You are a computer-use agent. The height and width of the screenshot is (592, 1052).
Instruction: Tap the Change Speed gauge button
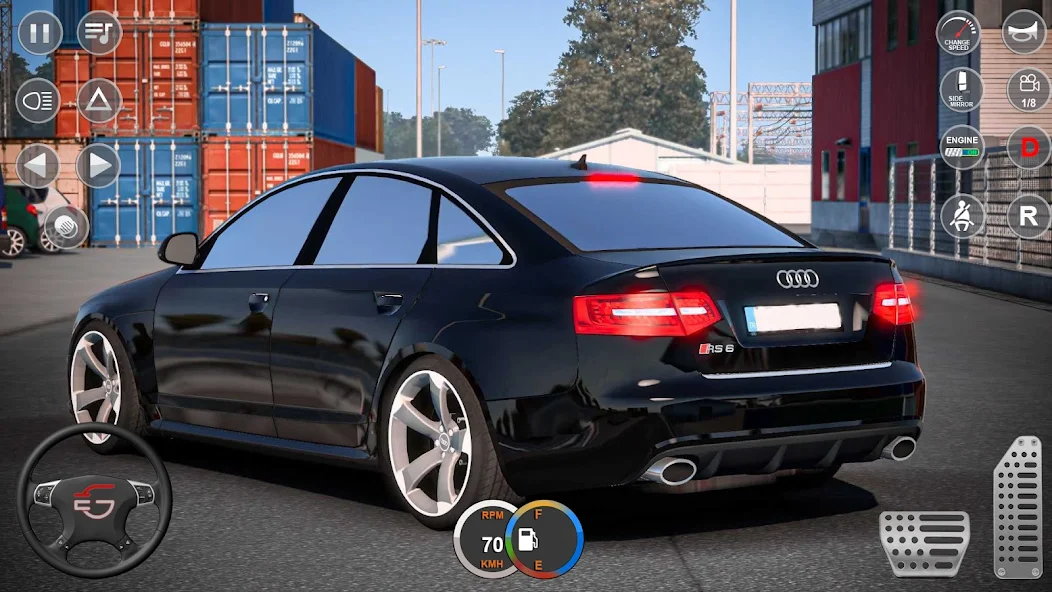958,32
